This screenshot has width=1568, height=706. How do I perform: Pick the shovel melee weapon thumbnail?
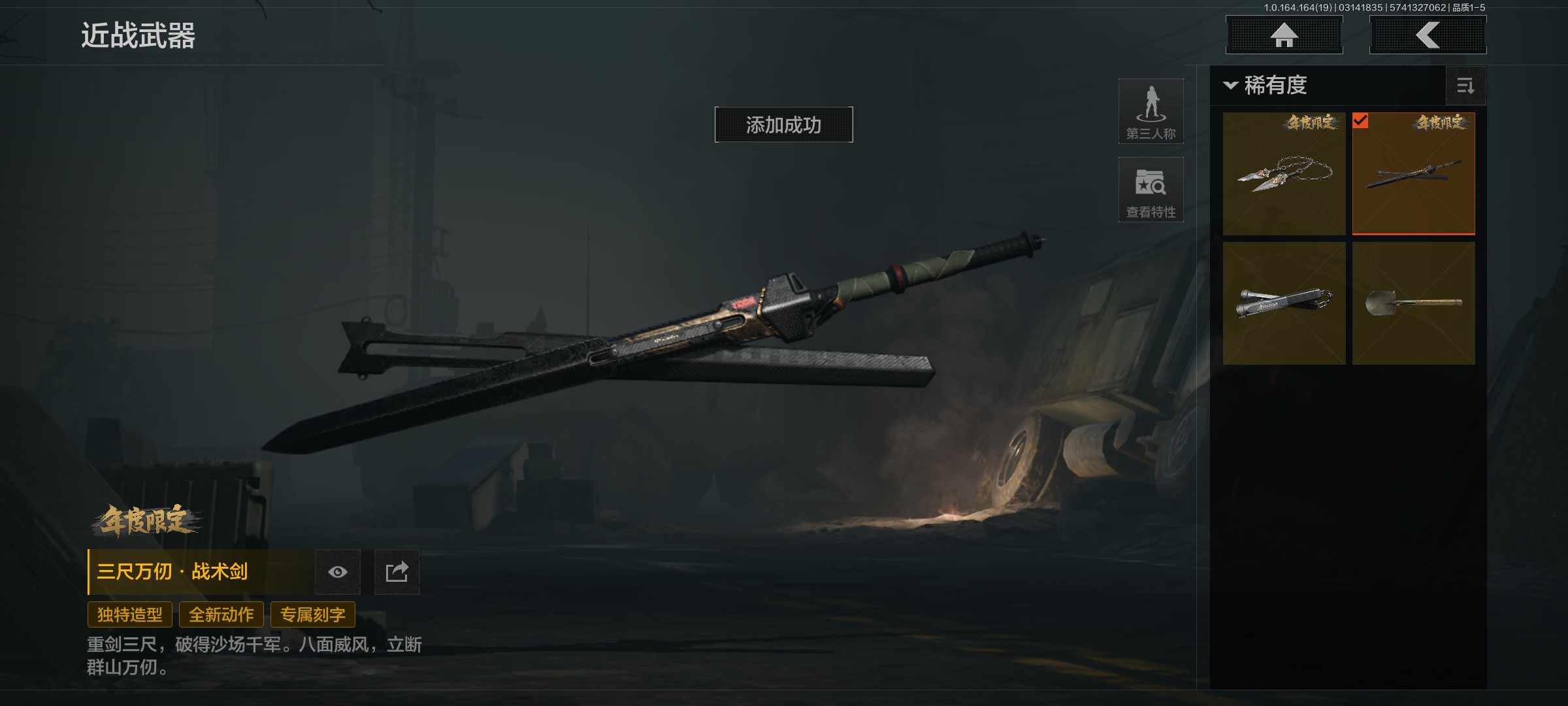click(1413, 303)
